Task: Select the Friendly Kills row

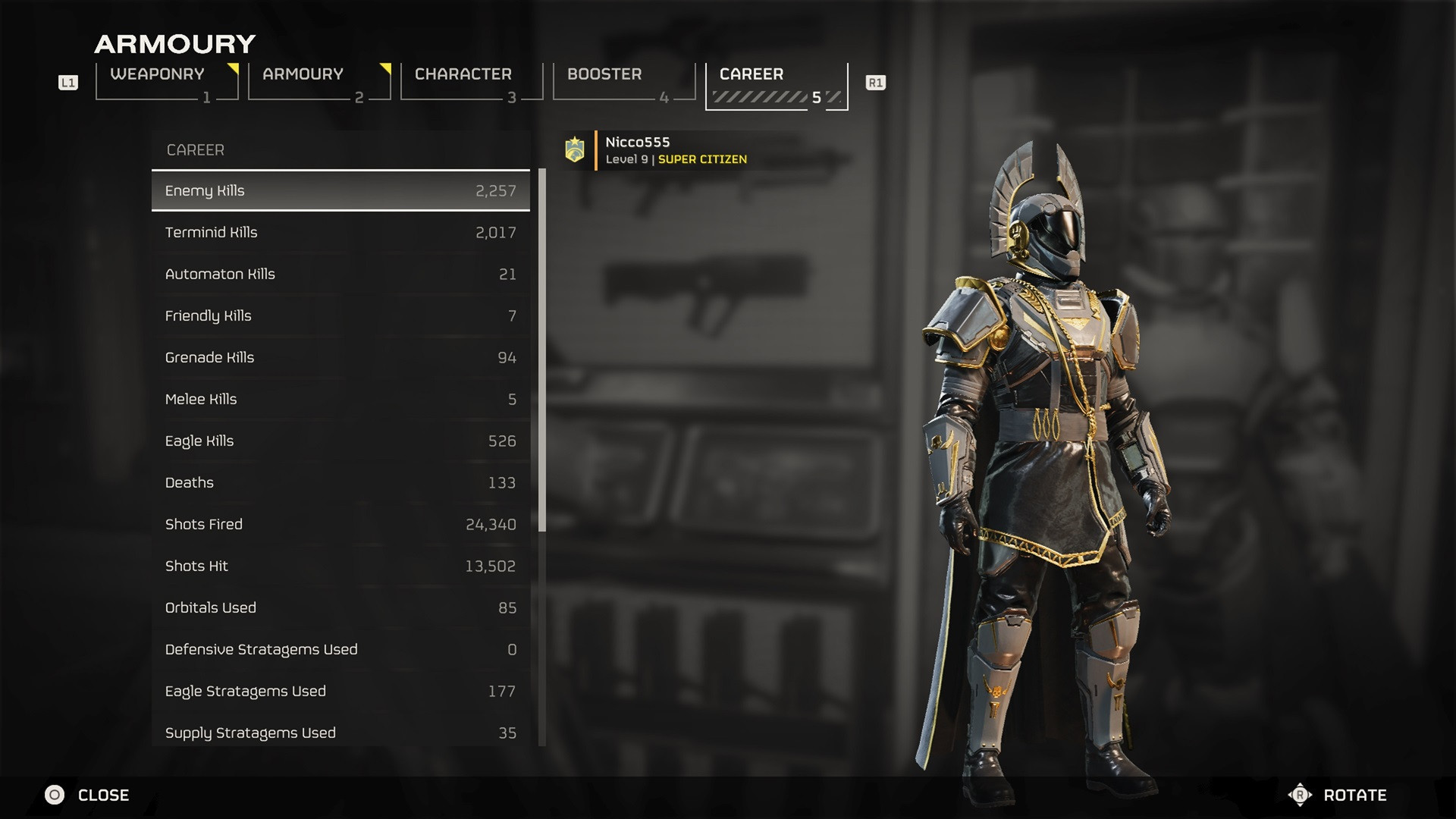Action: click(x=340, y=316)
